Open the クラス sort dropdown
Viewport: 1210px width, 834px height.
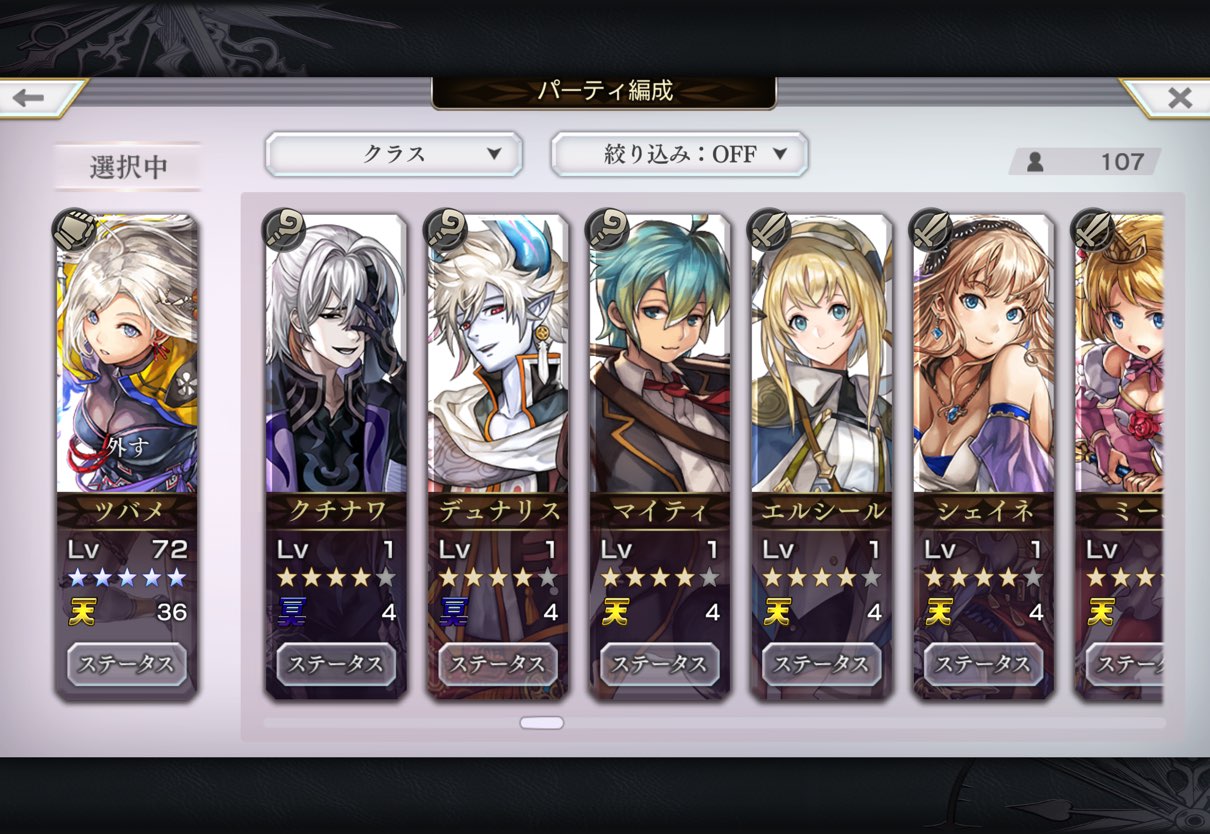pos(393,154)
